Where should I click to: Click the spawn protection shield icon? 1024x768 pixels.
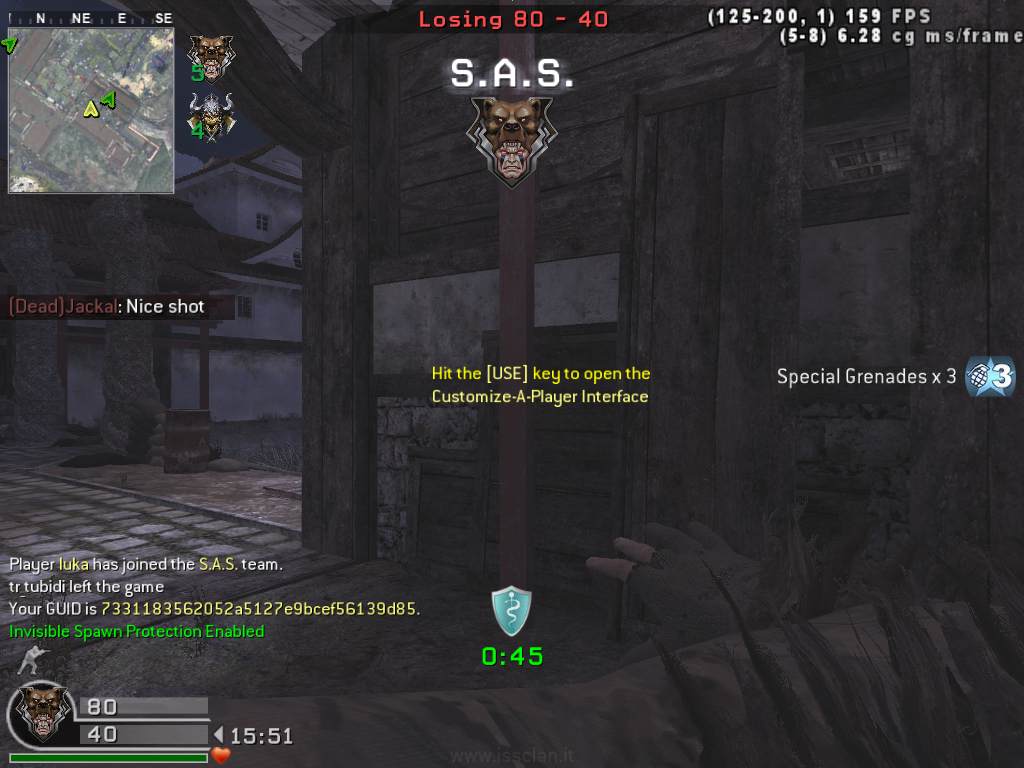(511, 611)
